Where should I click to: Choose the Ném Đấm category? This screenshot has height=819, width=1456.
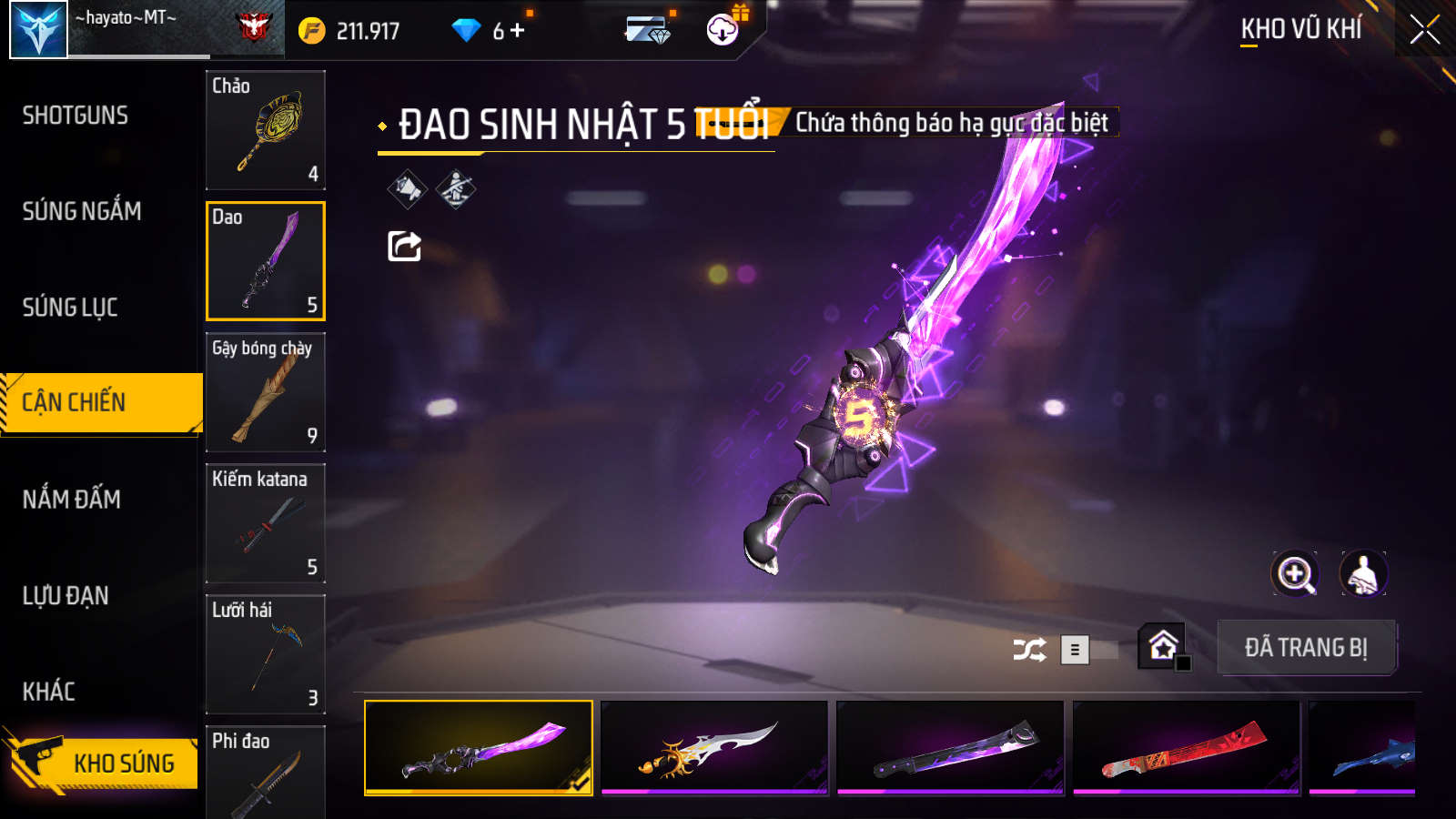coord(72,500)
